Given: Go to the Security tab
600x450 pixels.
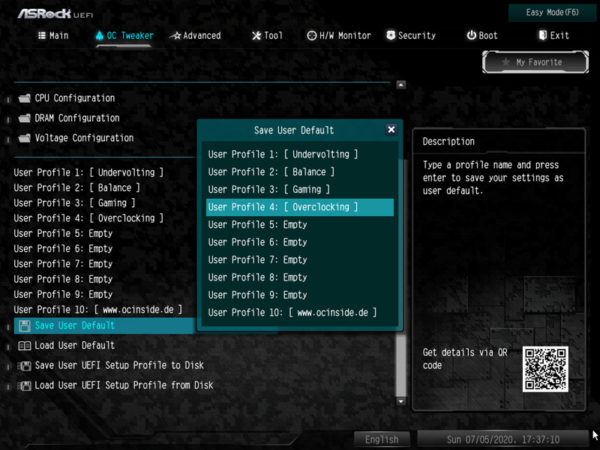Looking at the screenshot, I should (x=410, y=36).
